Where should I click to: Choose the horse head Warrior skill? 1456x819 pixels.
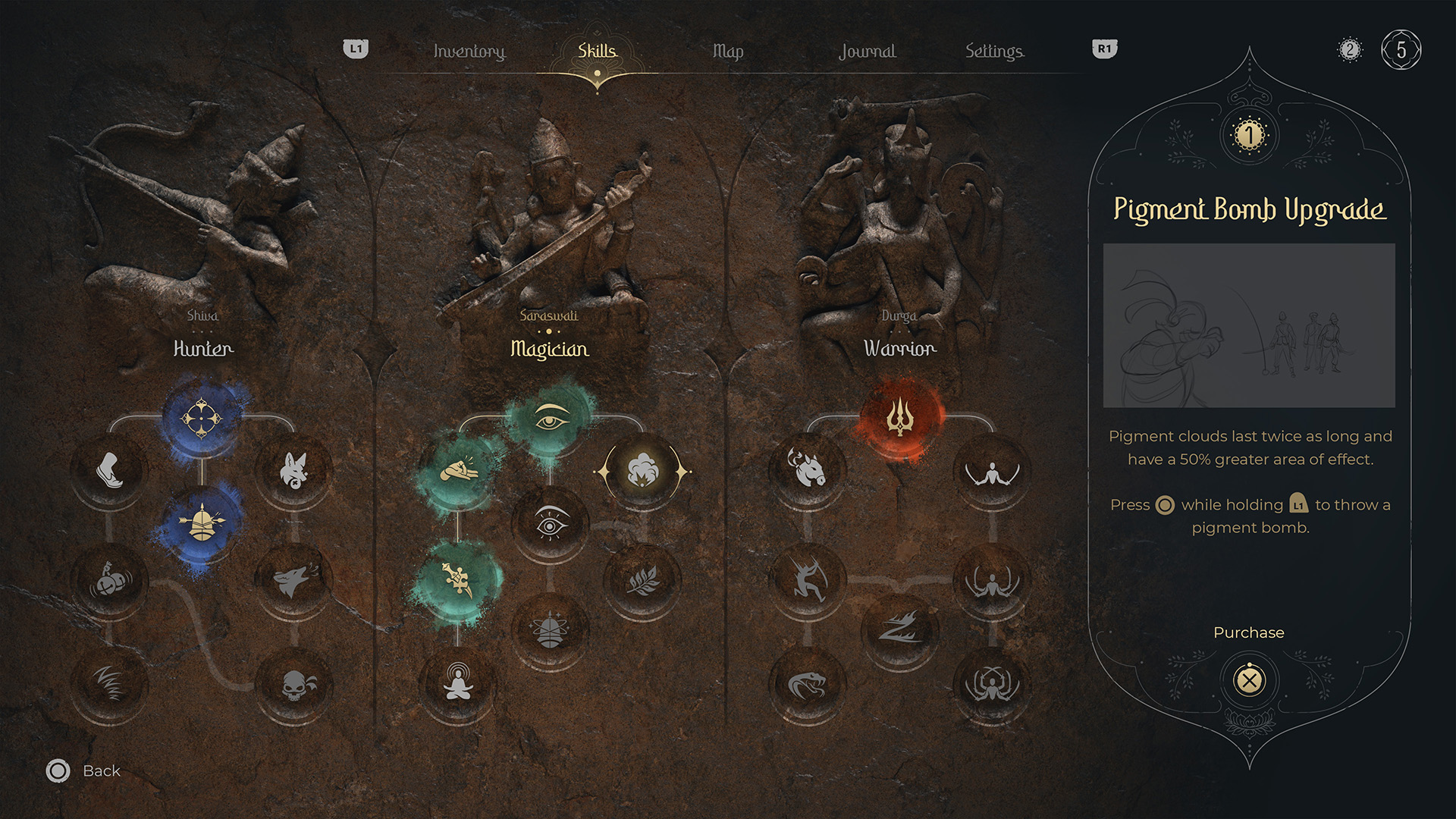(x=808, y=470)
